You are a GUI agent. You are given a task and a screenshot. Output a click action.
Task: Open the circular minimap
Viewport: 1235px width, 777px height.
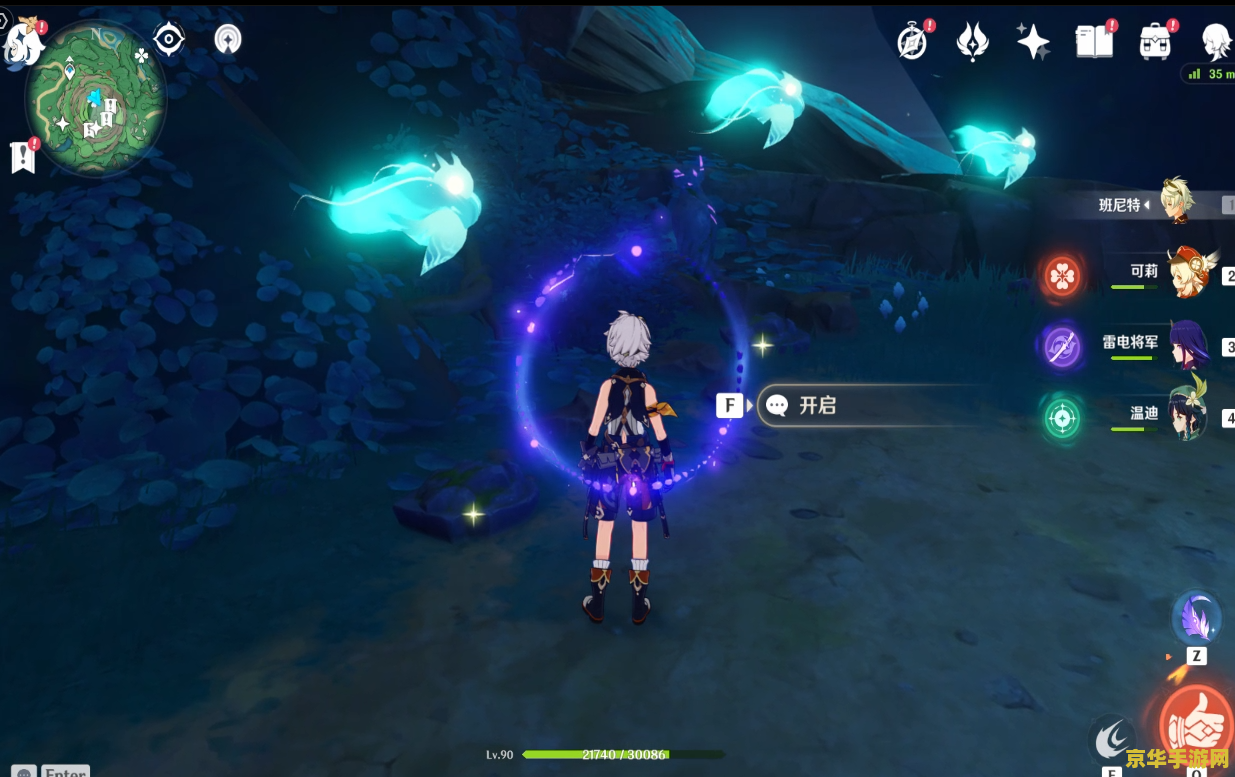coord(96,98)
